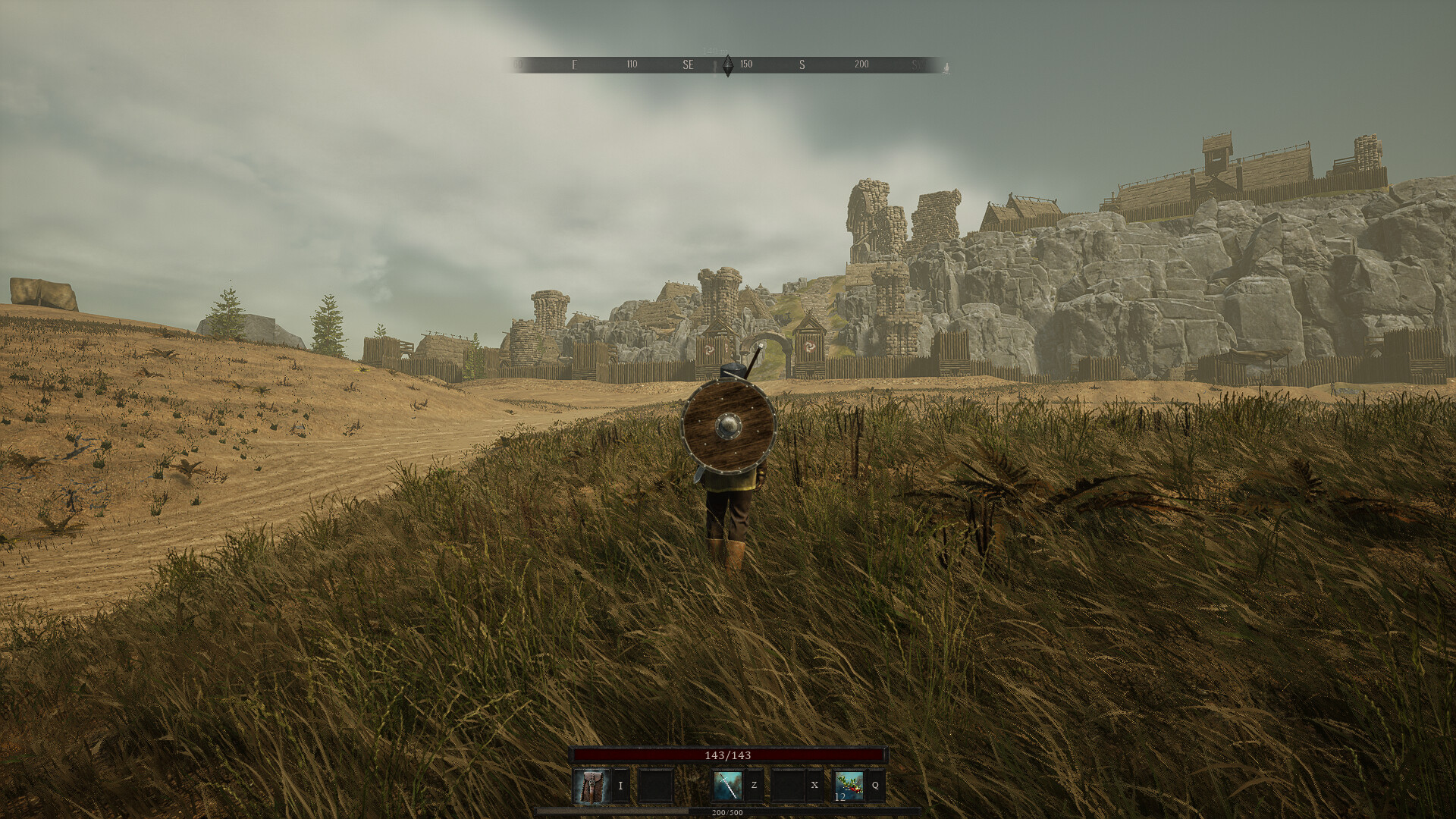Click the health bar showing 143/143

(728, 756)
